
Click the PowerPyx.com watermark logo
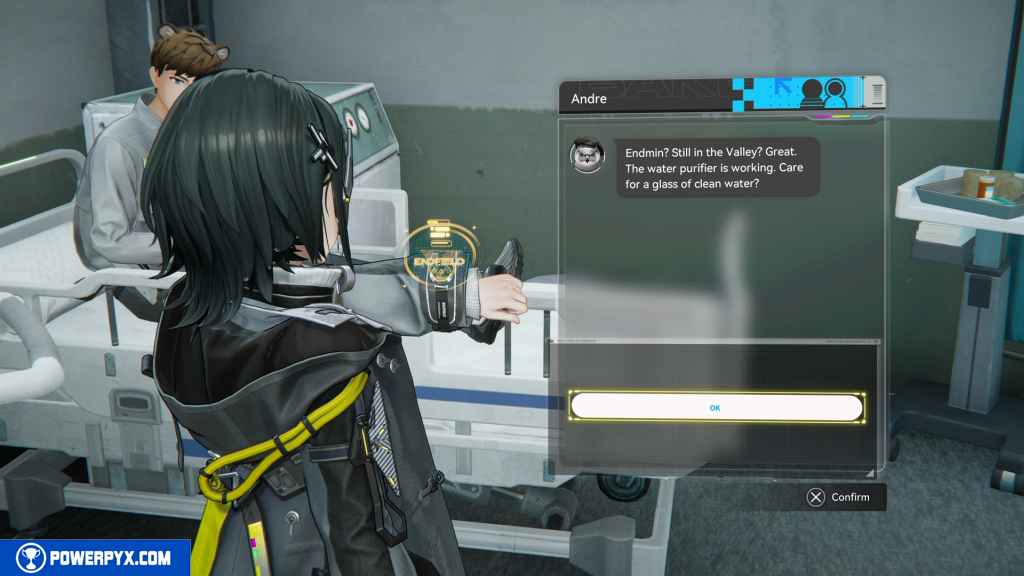[95, 558]
